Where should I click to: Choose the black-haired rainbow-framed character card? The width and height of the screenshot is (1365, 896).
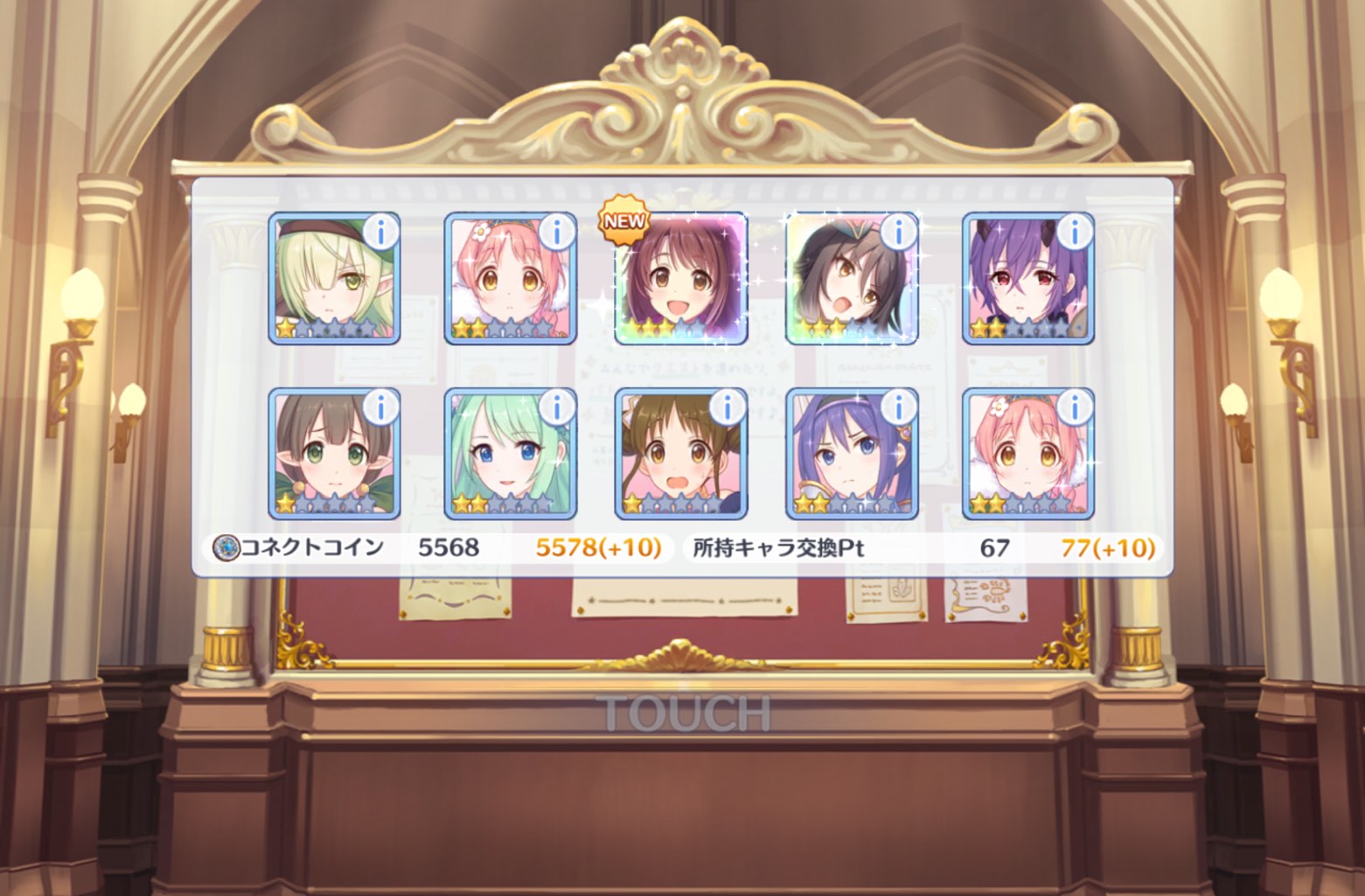[x=852, y=280]
